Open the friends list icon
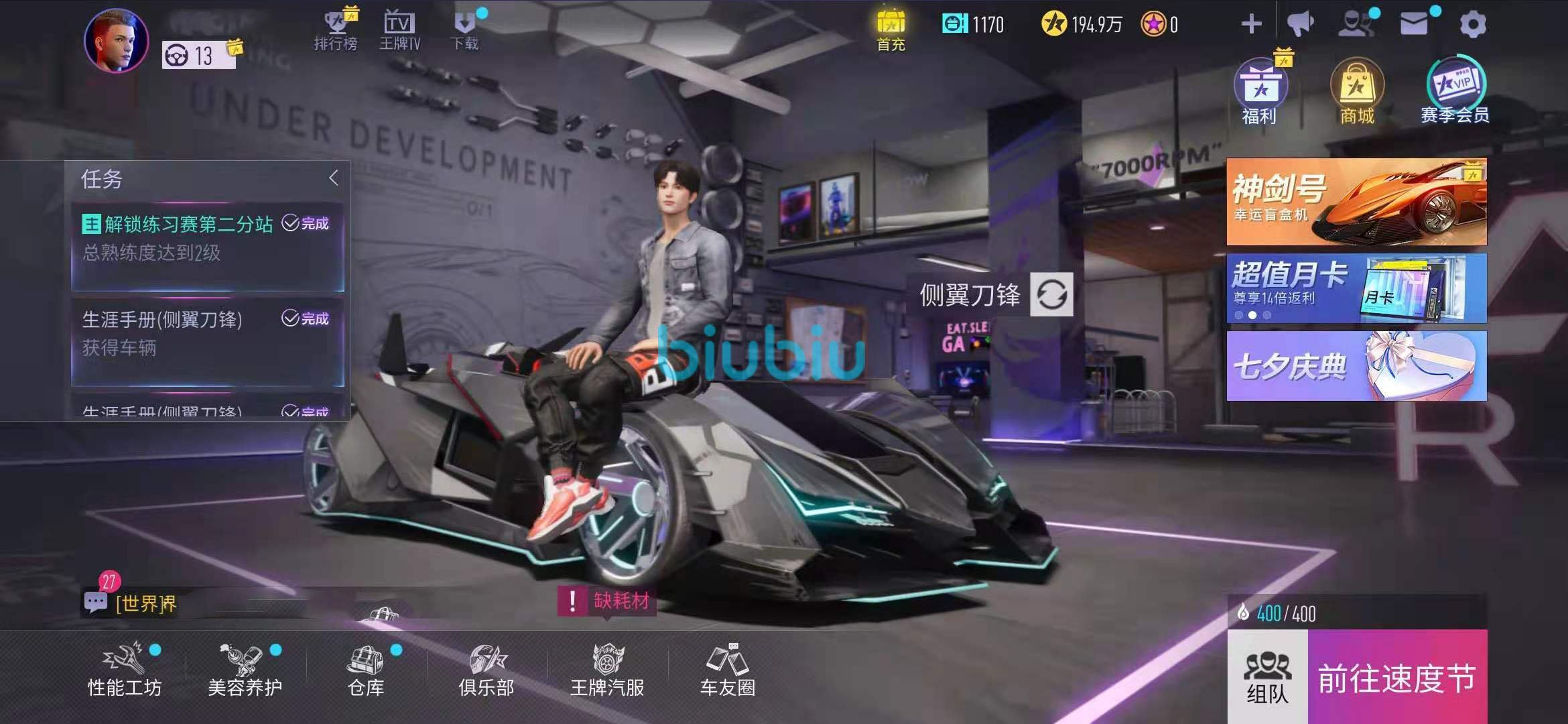The width and height of the screenshot is (1568, 724). [1356, 24]
